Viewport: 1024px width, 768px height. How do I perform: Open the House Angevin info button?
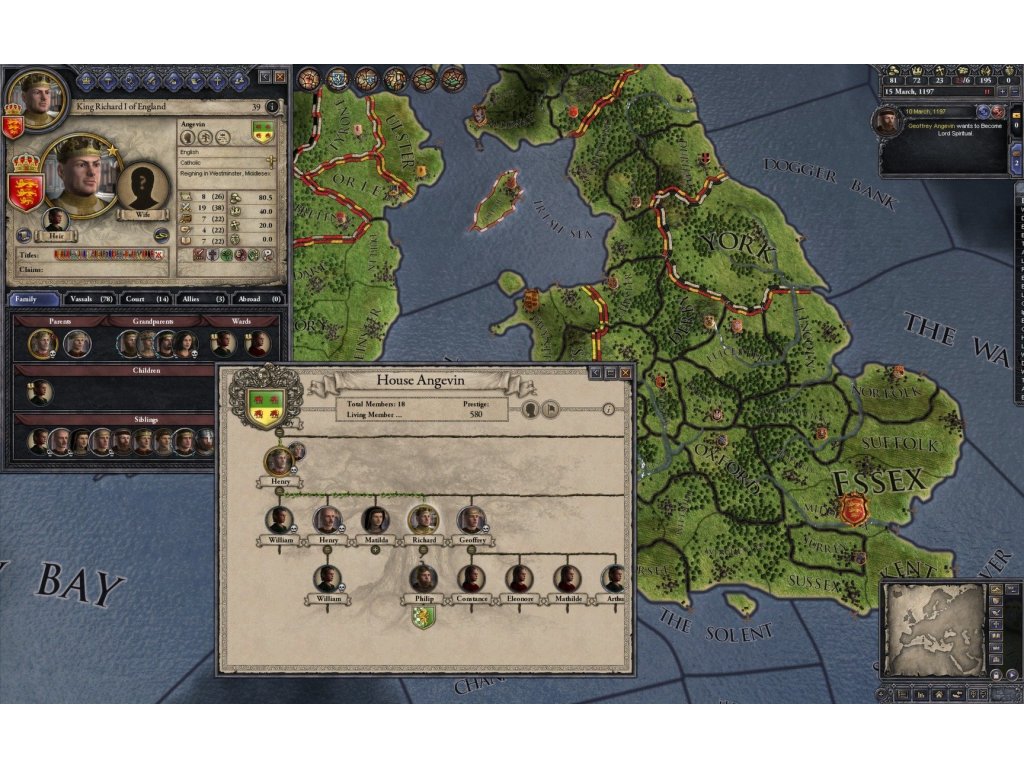(x=608, y=408)
